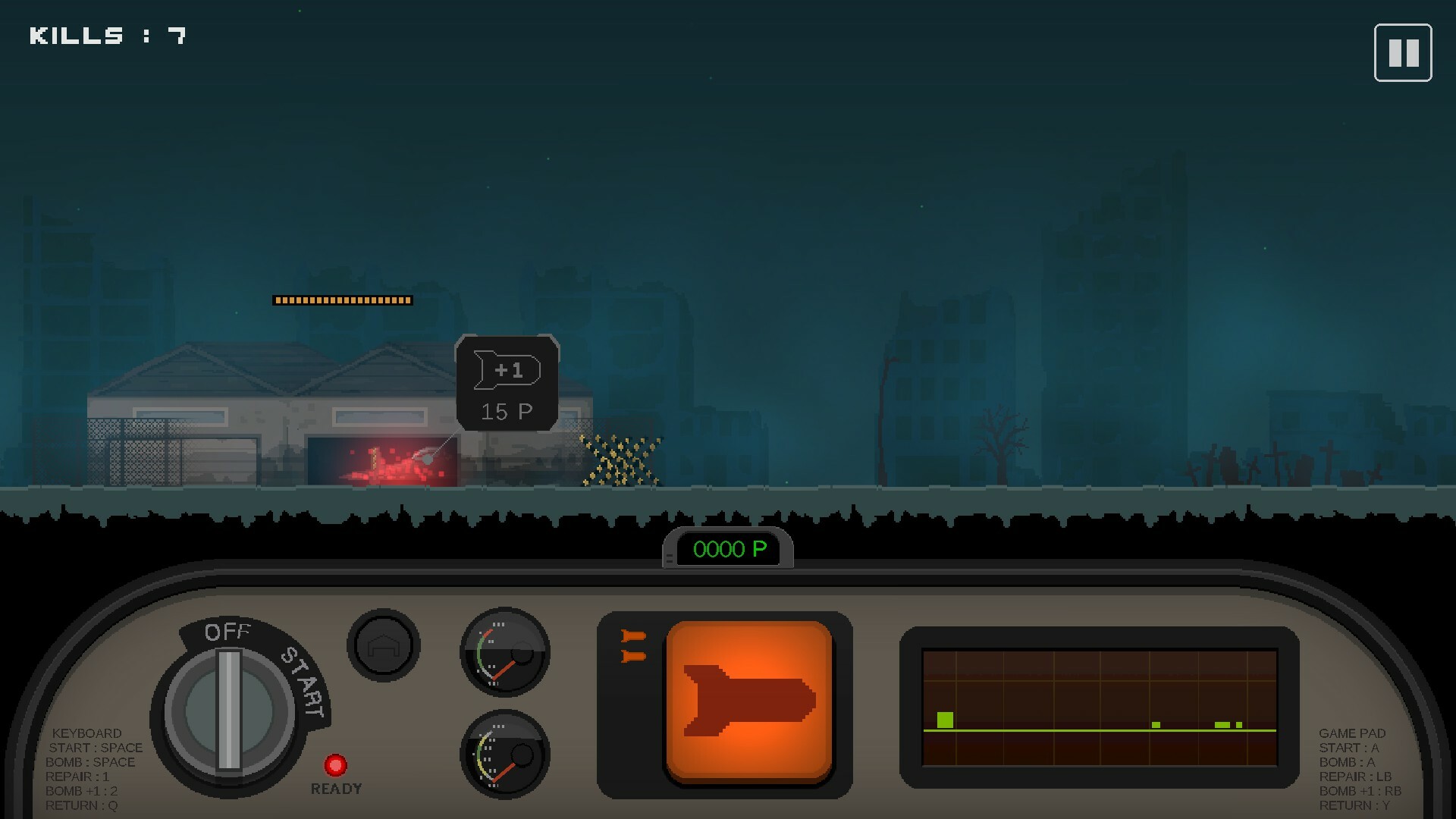Click the red READY indicator light
The height and width of the screenshot is (819, 1456).
pos(337,765)
